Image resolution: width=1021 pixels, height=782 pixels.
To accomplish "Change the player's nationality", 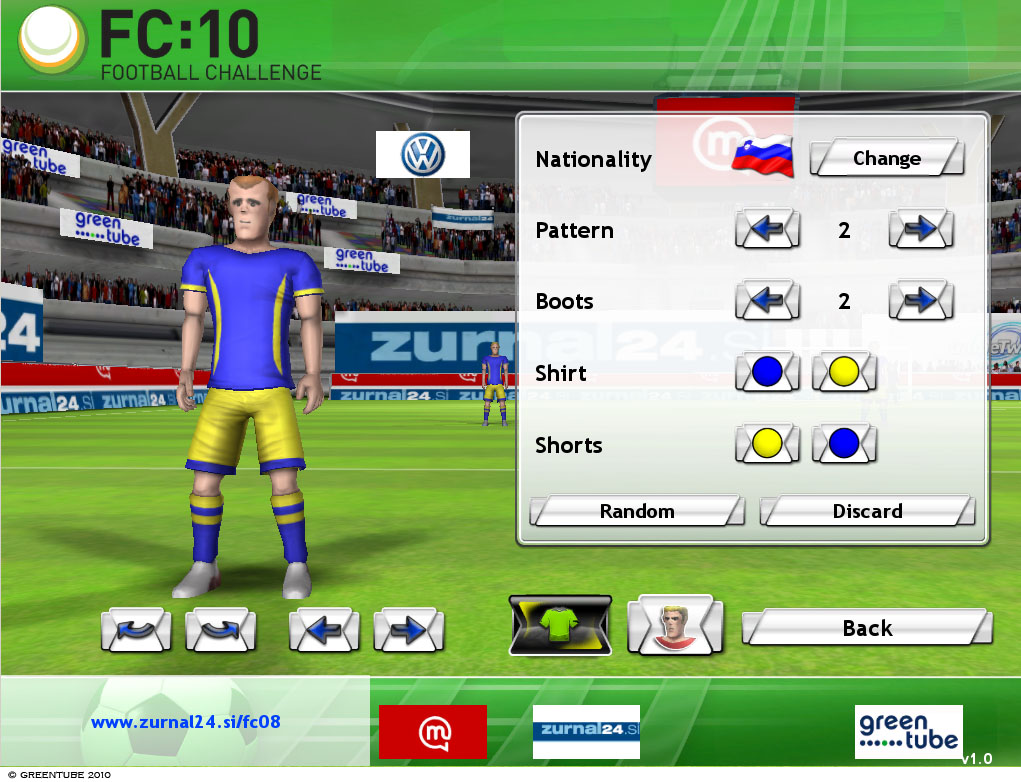I will pos(886,159).
